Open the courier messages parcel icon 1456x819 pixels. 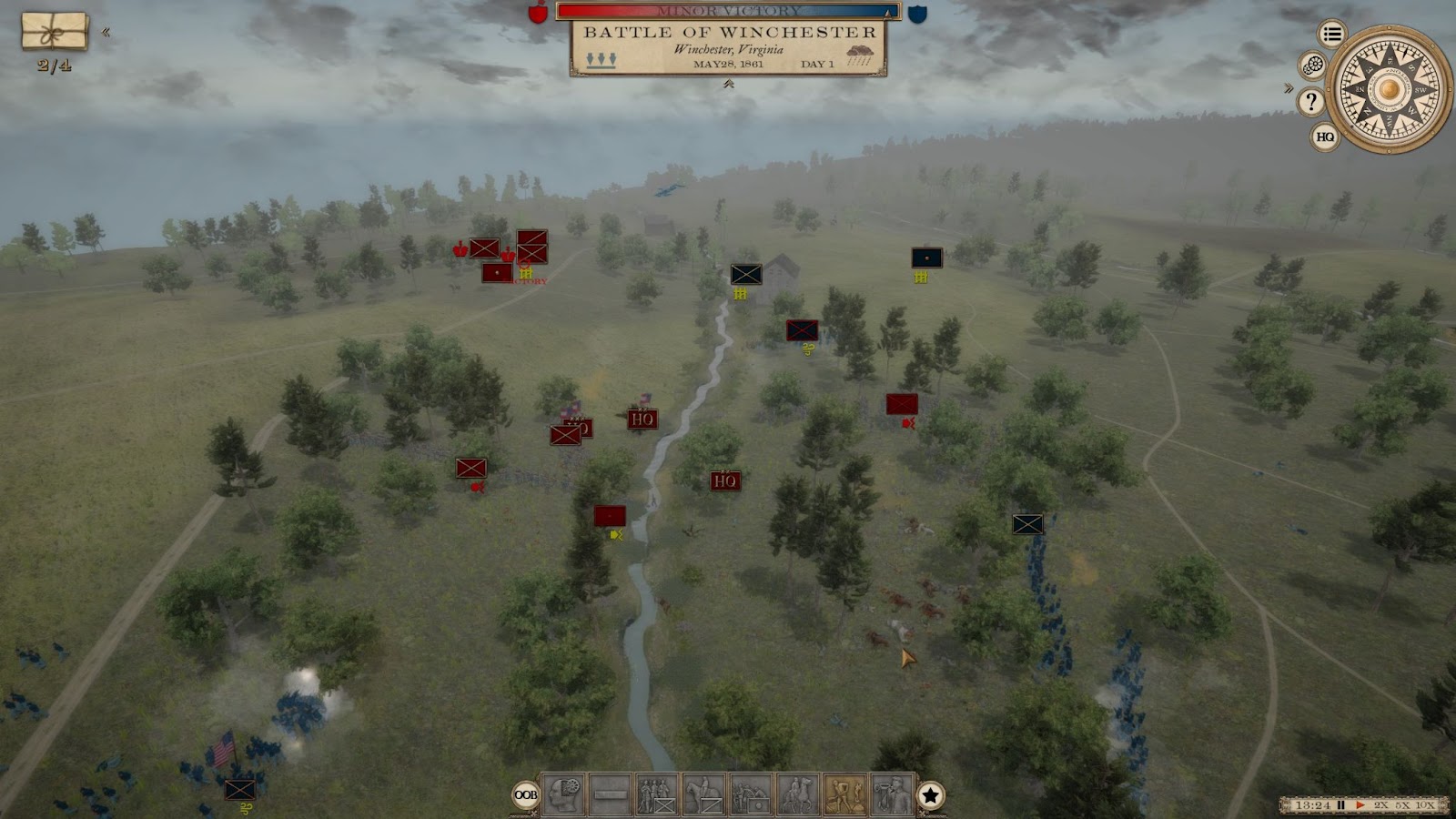coord(55,32)
